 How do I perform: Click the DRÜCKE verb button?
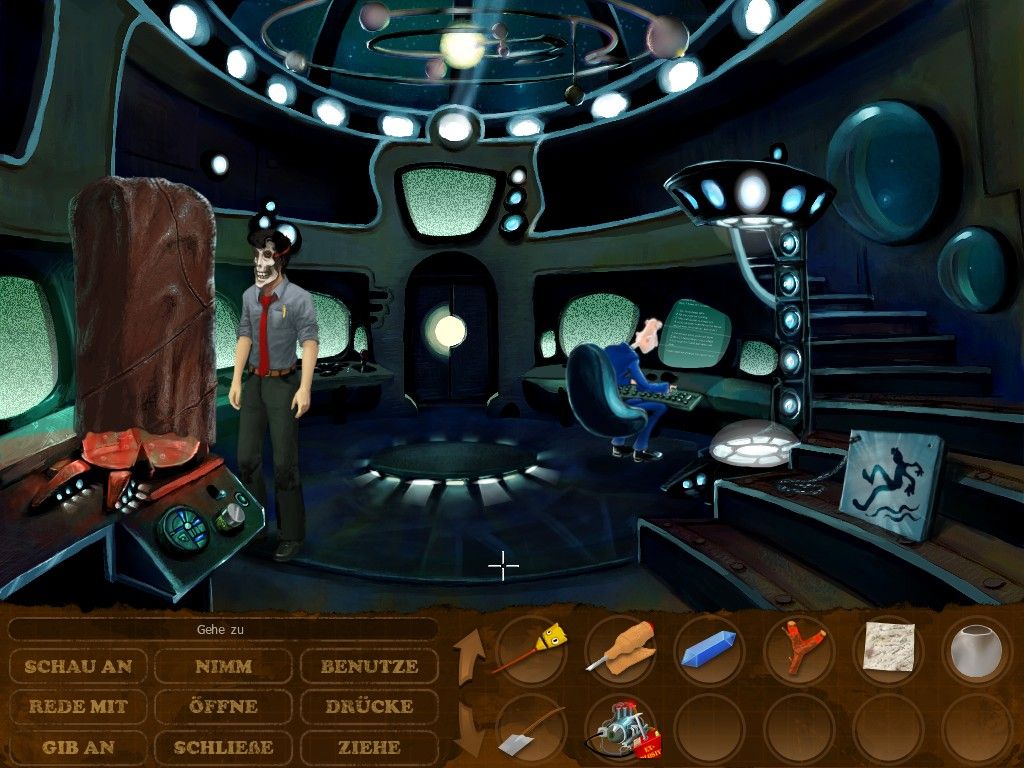pyautogui.click(x=369, y=706)
